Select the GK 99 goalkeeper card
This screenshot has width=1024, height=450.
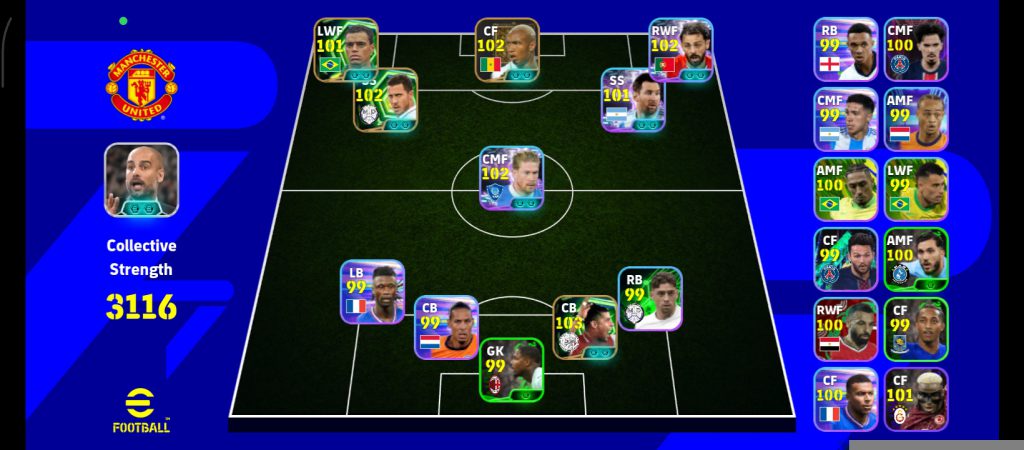pos(511,370)
